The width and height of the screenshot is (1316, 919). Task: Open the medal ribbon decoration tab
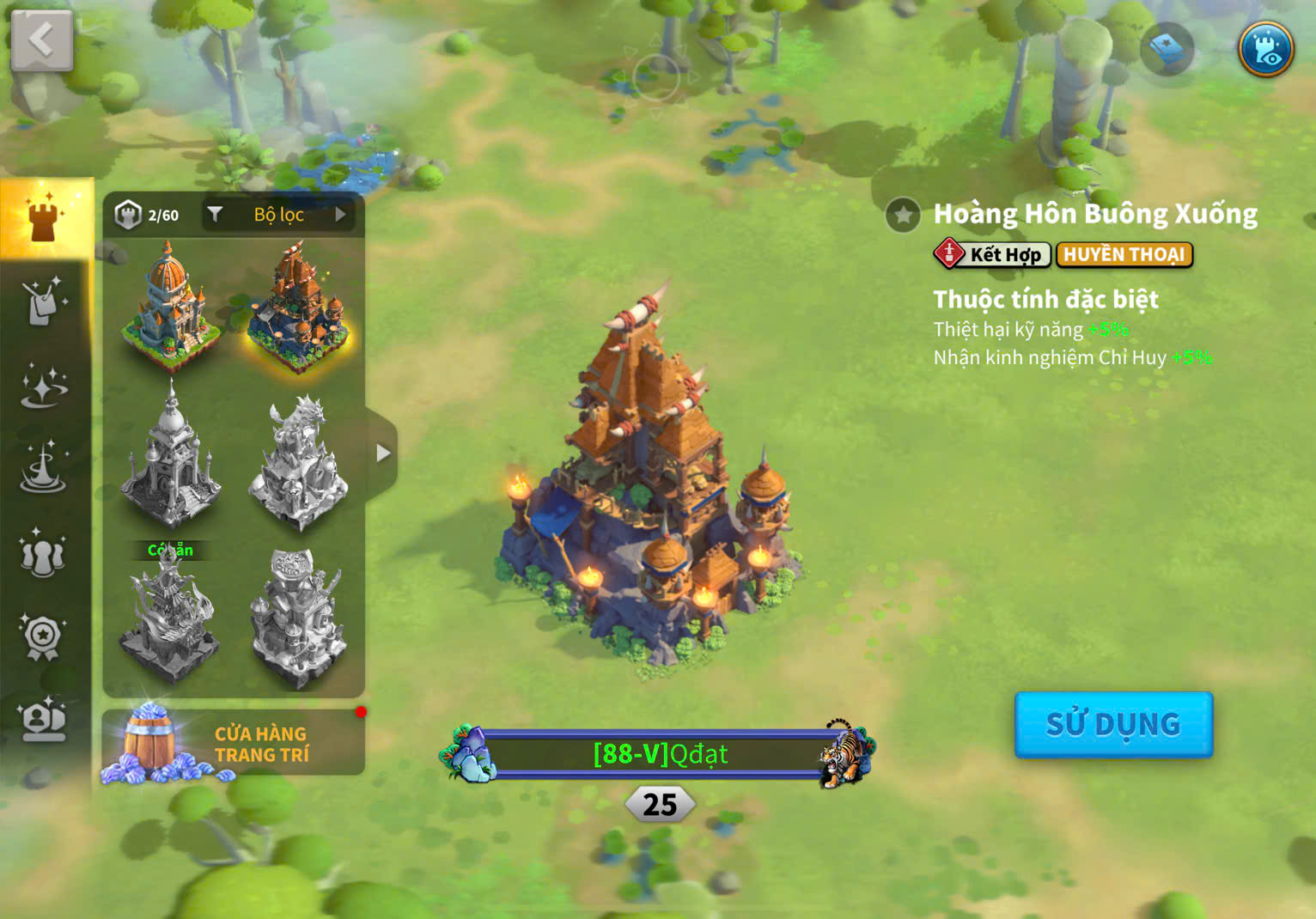43,637
